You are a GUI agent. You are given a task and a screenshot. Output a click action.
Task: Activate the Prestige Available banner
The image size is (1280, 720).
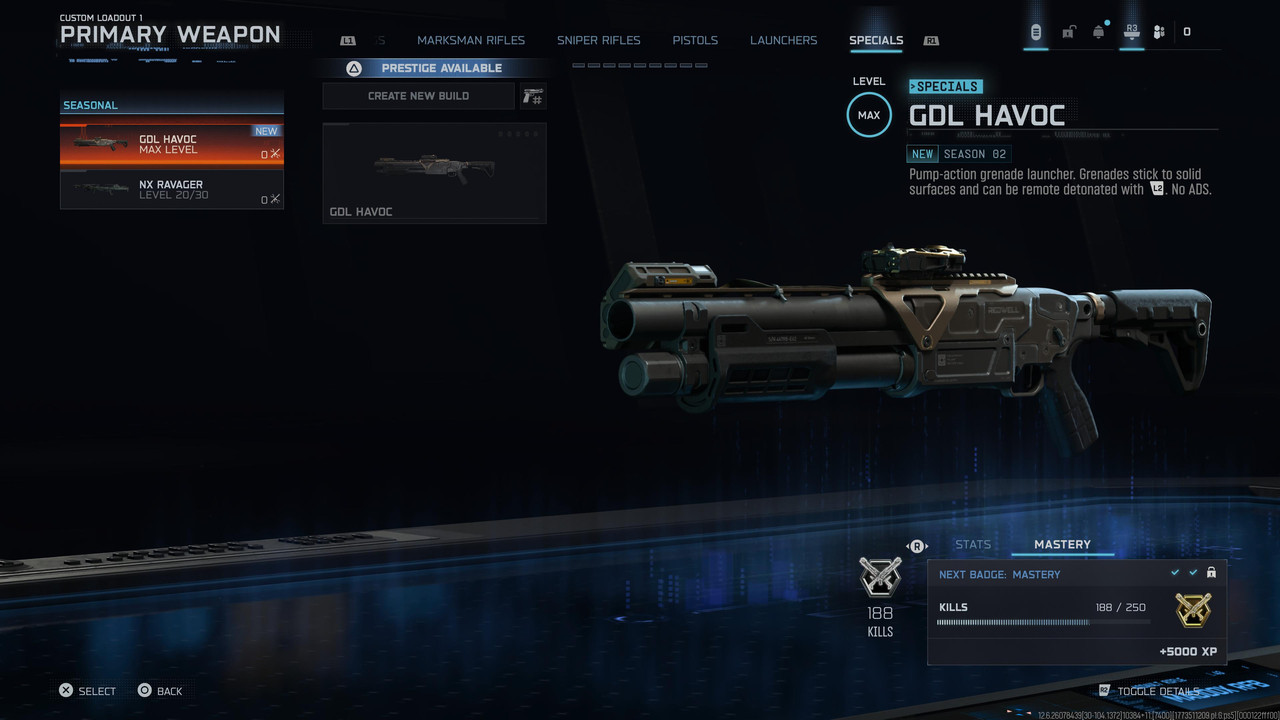[432, 68]
